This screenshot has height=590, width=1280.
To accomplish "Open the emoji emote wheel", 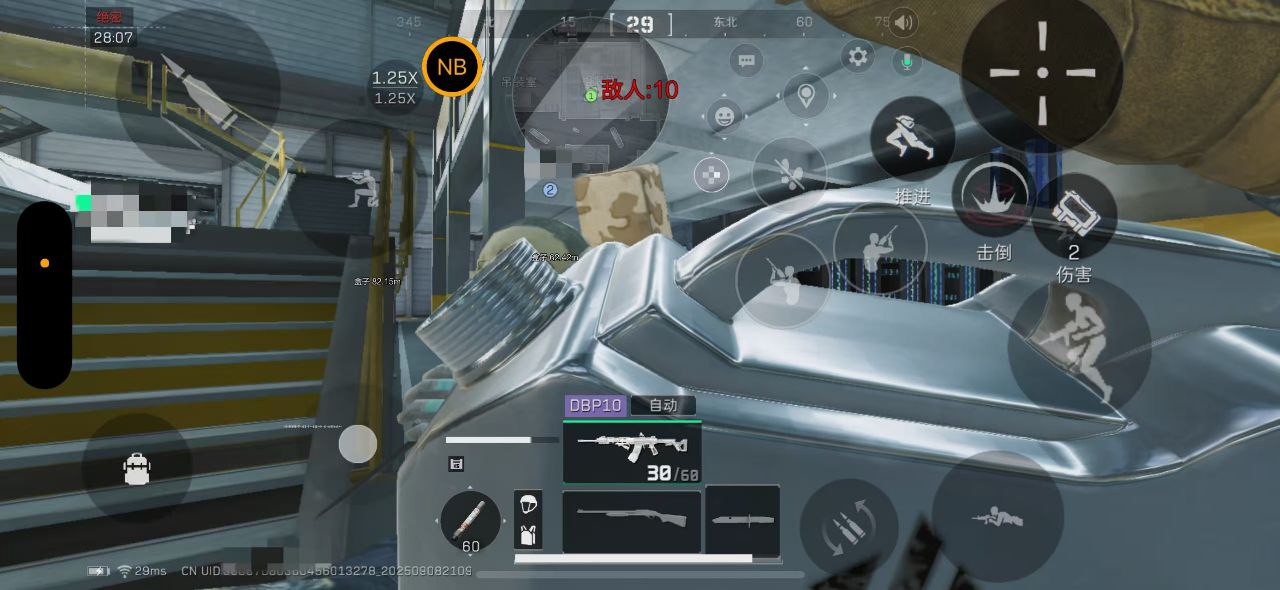I will 724,116.
